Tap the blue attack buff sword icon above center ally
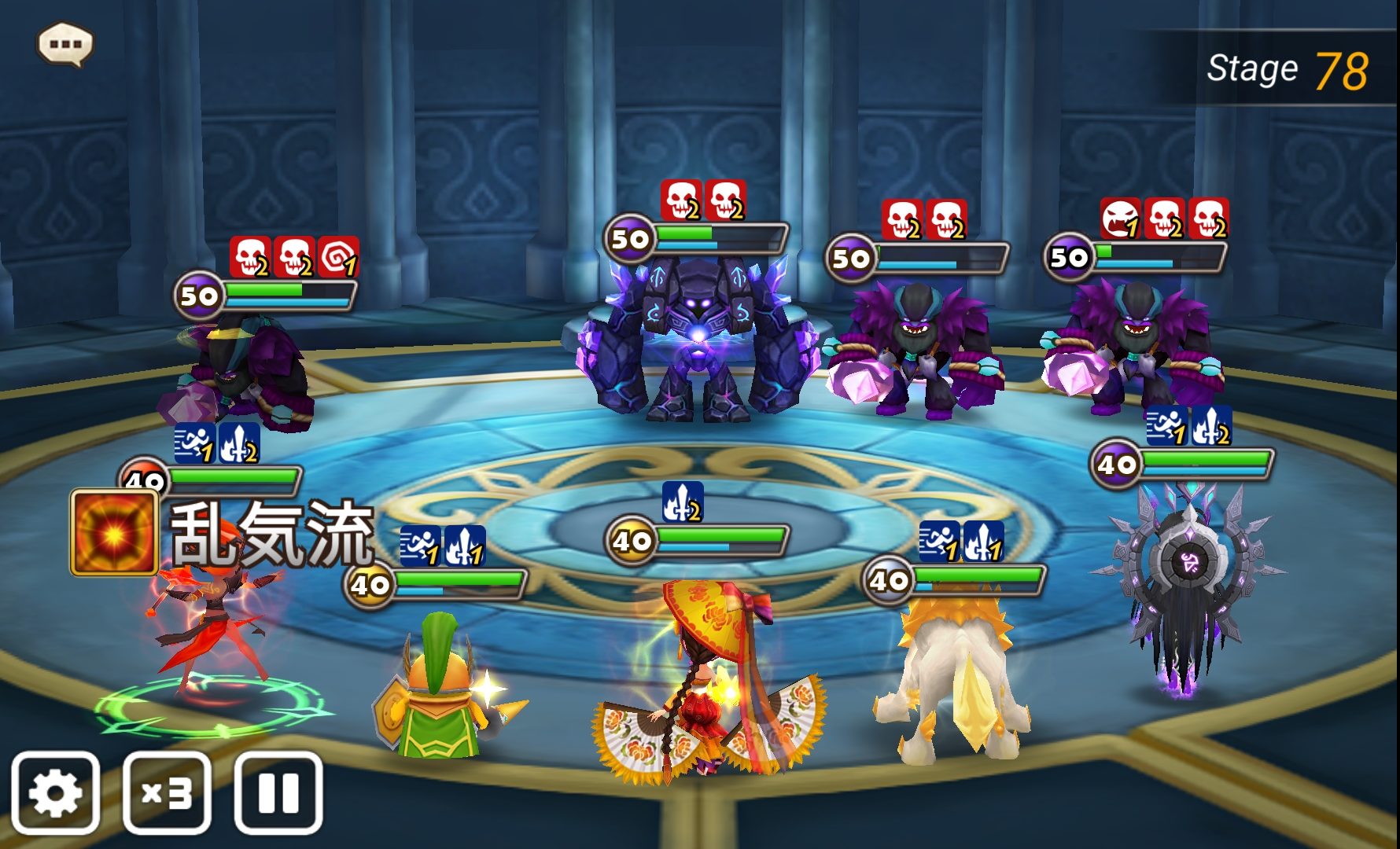 pos(681,501)
